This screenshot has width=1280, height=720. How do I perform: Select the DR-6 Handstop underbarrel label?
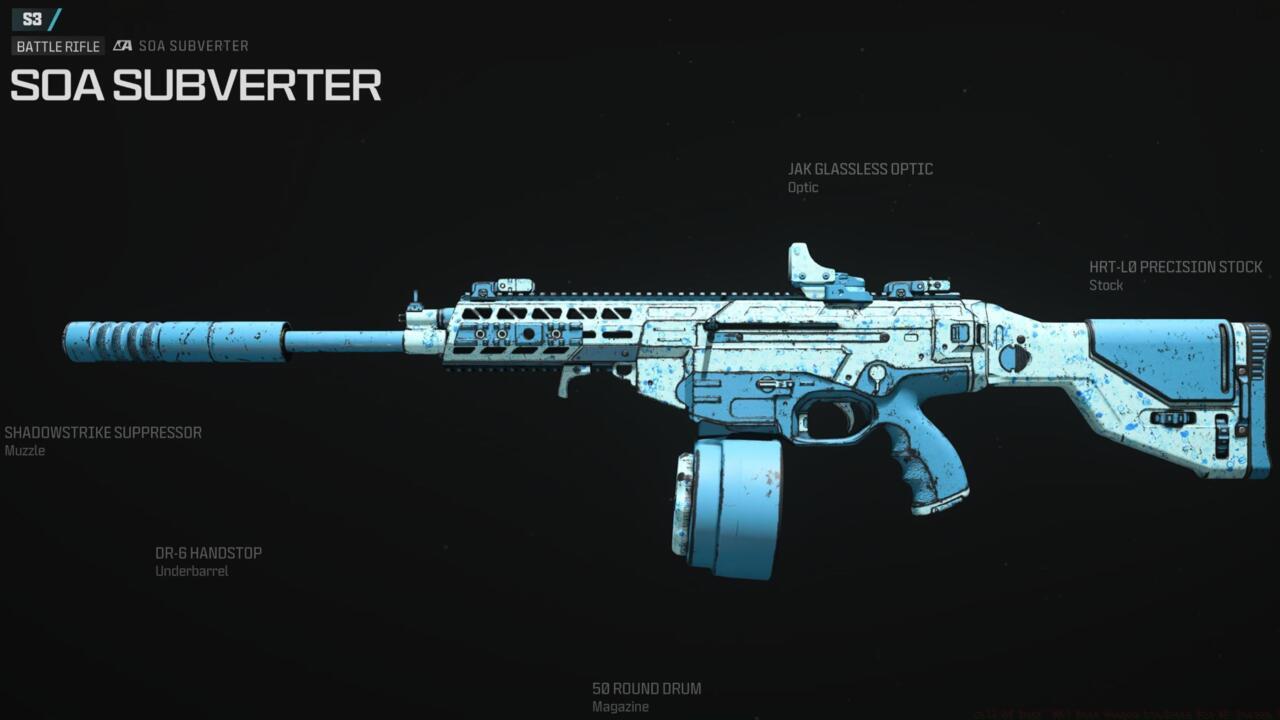click(208, 553)
